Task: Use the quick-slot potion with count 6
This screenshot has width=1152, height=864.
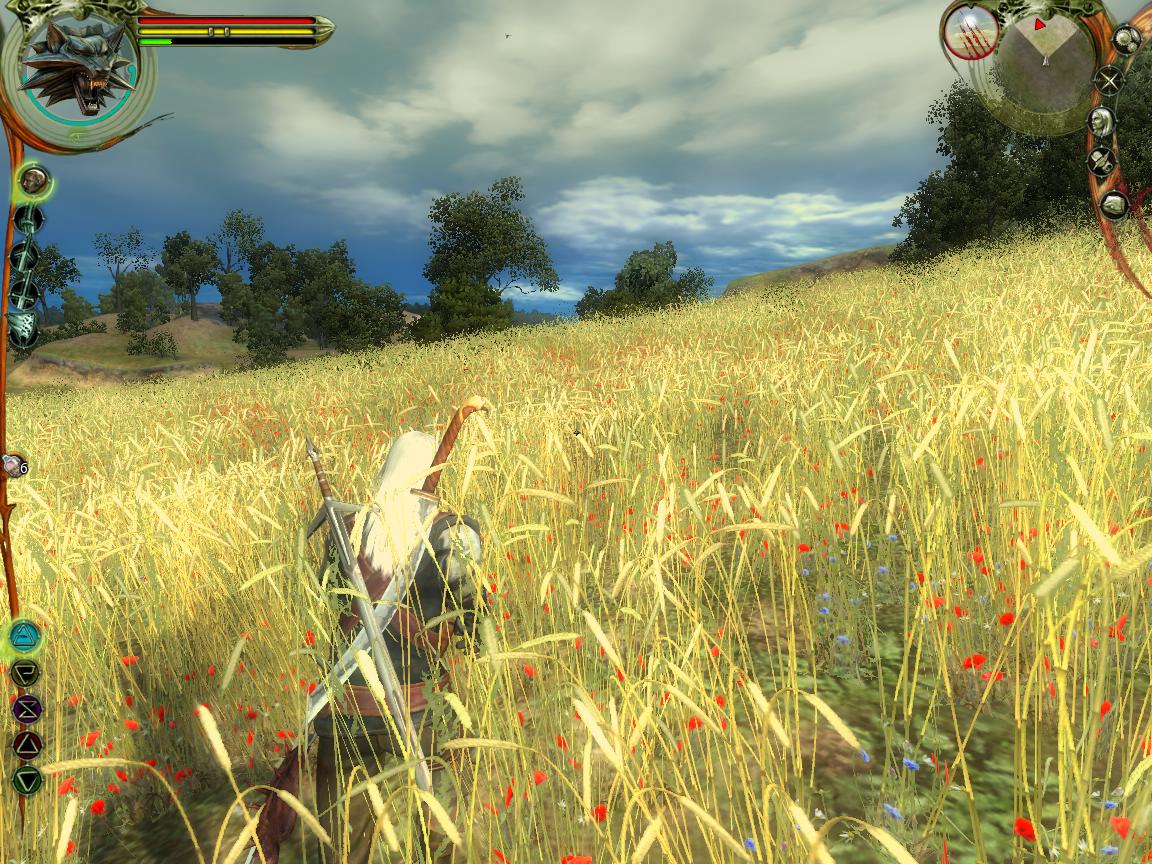Action: (11, 466)
